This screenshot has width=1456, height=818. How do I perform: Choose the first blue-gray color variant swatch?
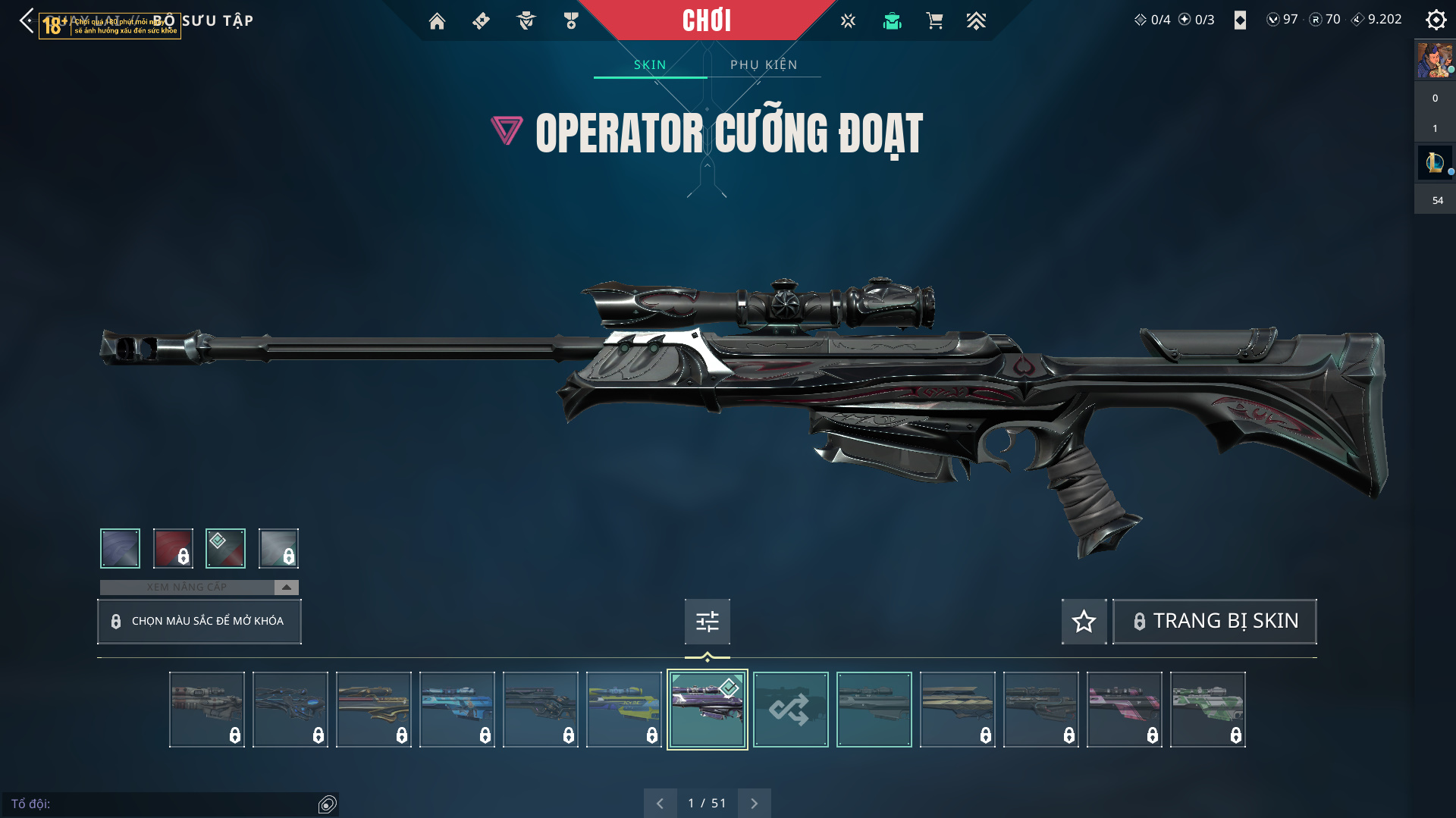coord(120,548)
